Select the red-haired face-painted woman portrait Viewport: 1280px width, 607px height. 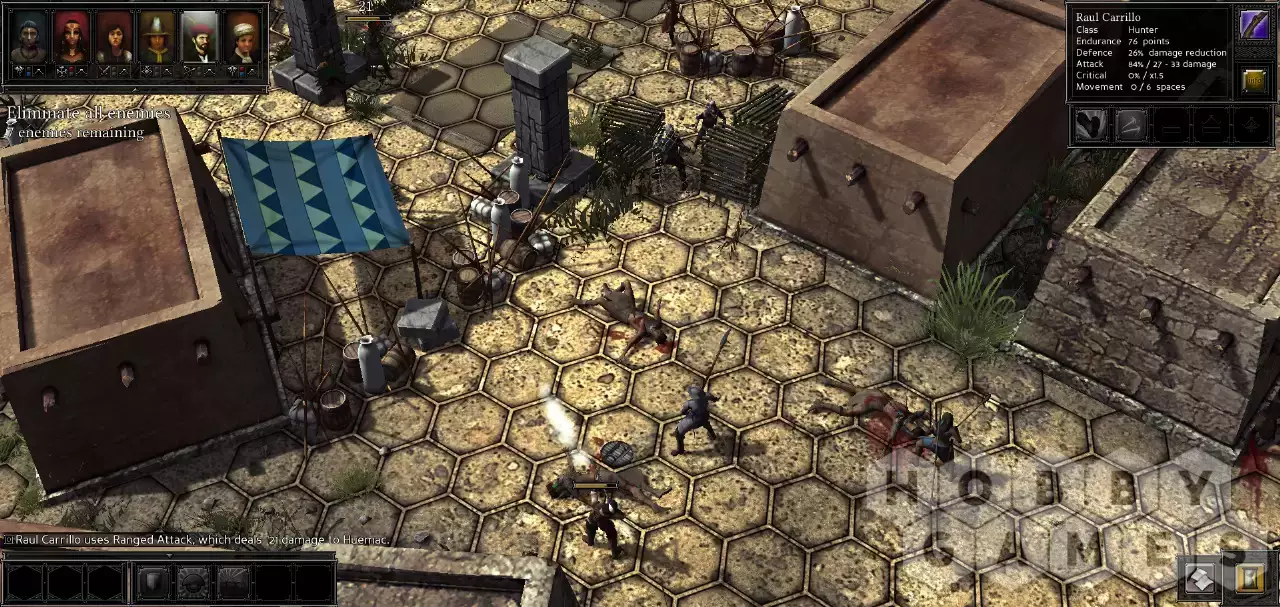click(x=71, y=37)
